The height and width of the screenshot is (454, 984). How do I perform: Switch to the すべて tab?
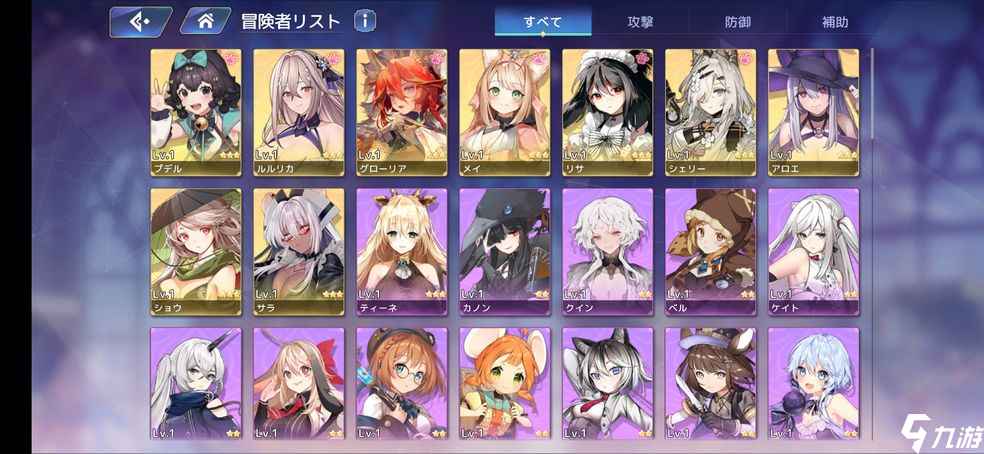coord(543,21)
